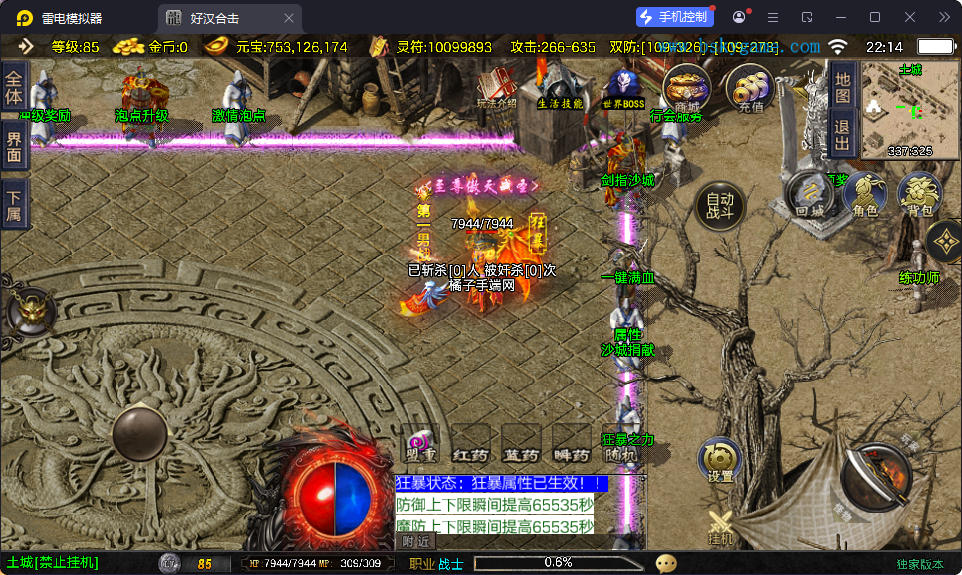The image size is (962, 575).
Task: Activate 挂机 crossed-swords auto-hunt
Action: (720, 526)
